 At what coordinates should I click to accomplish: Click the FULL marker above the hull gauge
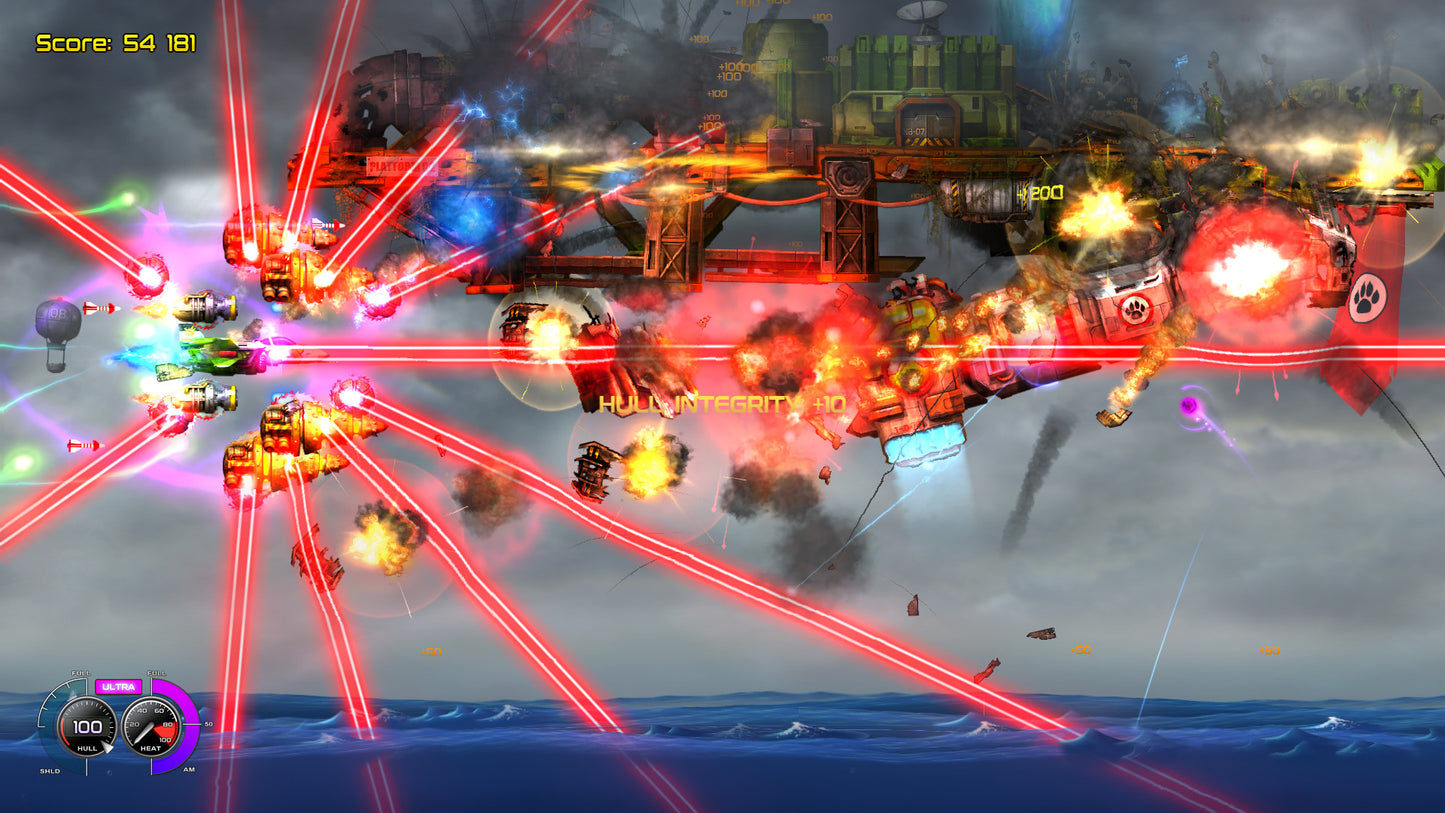pyautogui.click(x=81, y=673)
